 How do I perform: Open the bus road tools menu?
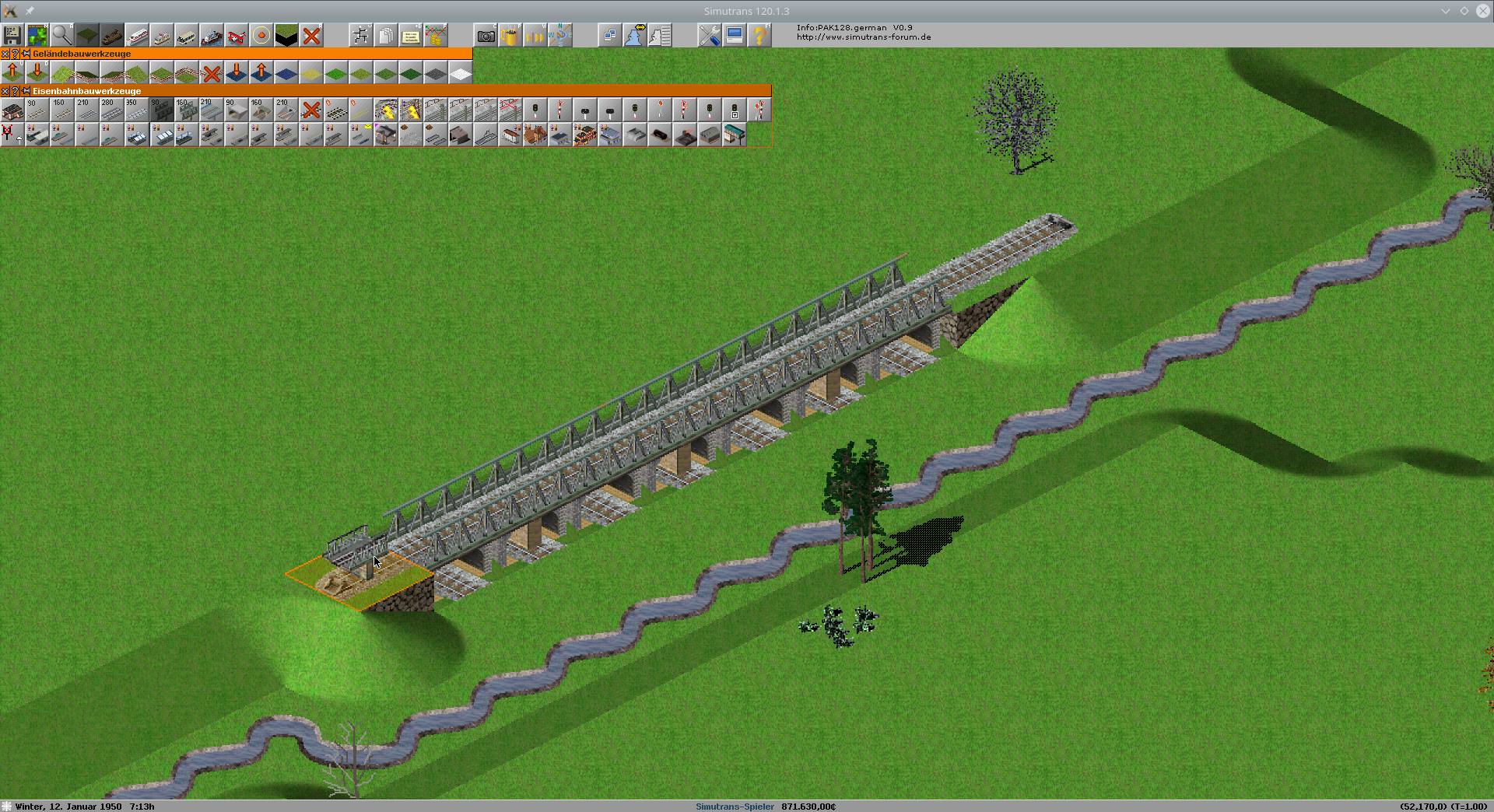(x=187, y=36)
